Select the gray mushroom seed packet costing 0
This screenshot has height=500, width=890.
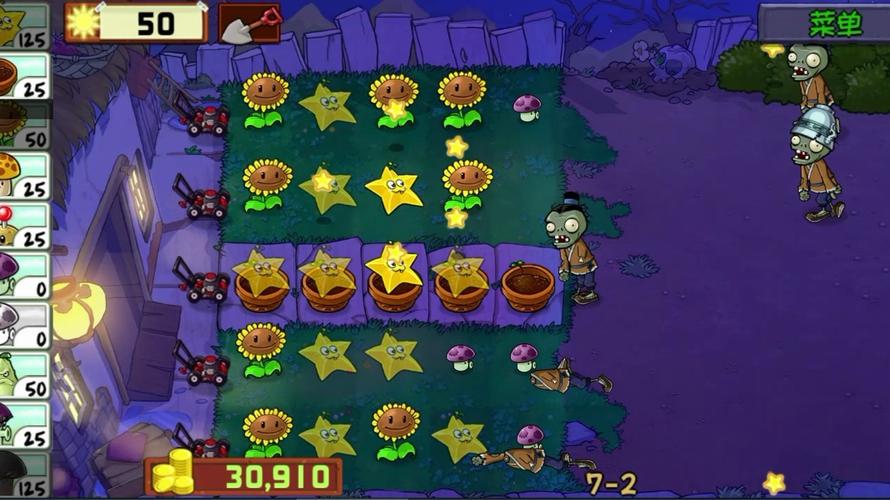(24, 326)
